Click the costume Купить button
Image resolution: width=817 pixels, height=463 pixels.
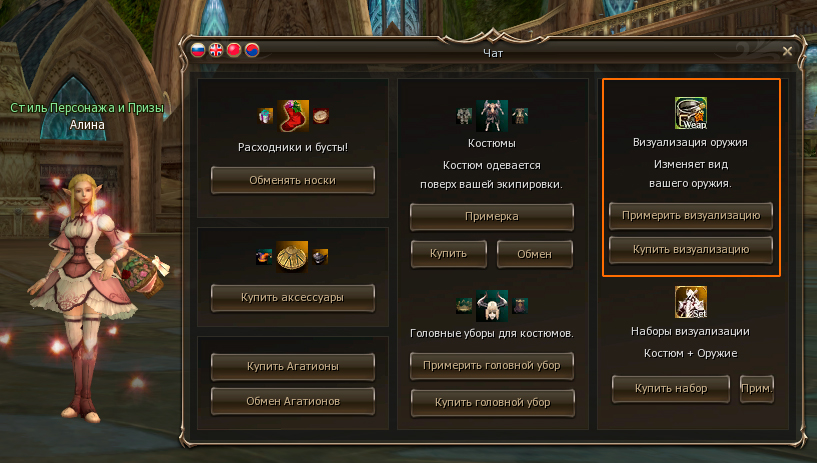coord(449,253)
